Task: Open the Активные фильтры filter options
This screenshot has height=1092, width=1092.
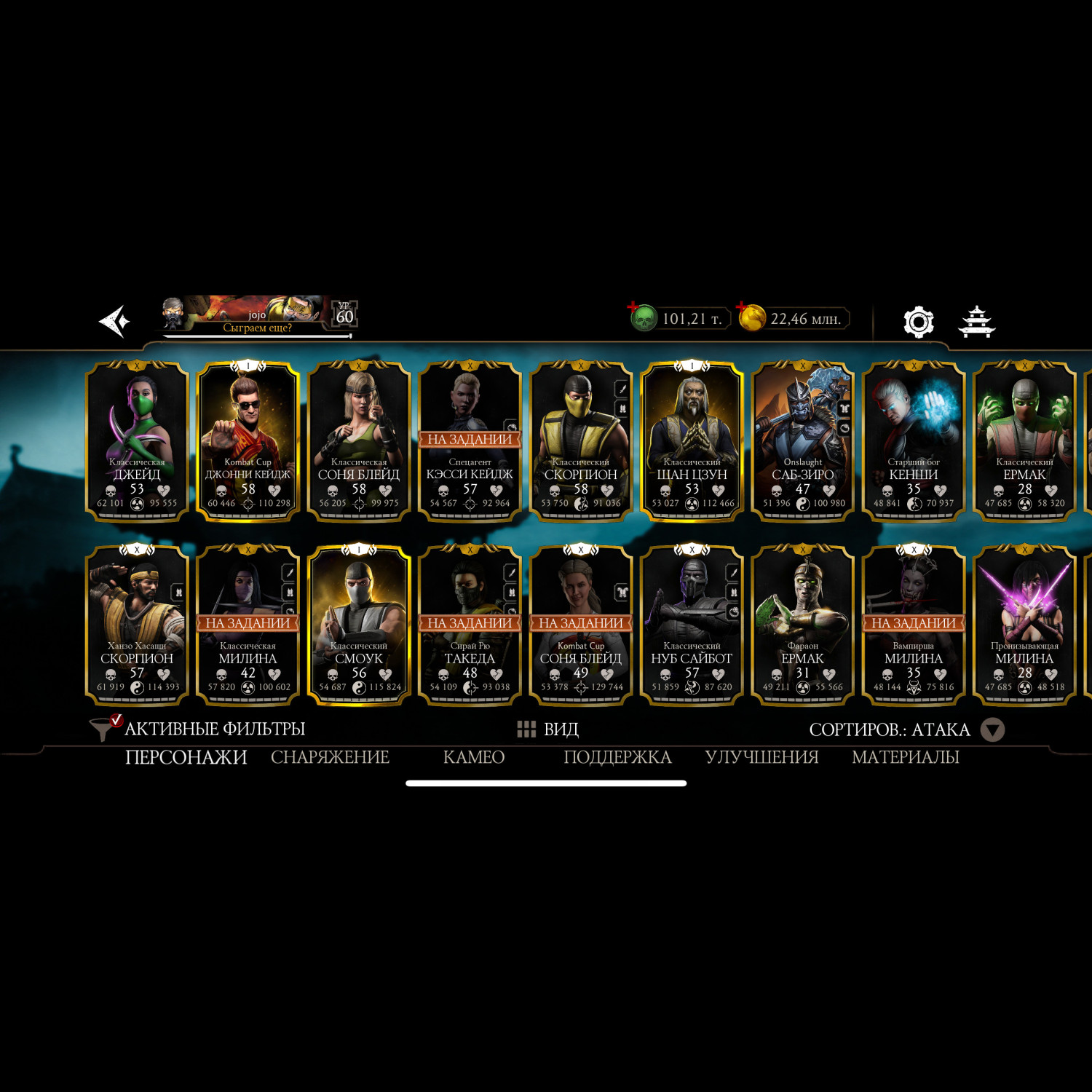Action: [x=198, y=729]
